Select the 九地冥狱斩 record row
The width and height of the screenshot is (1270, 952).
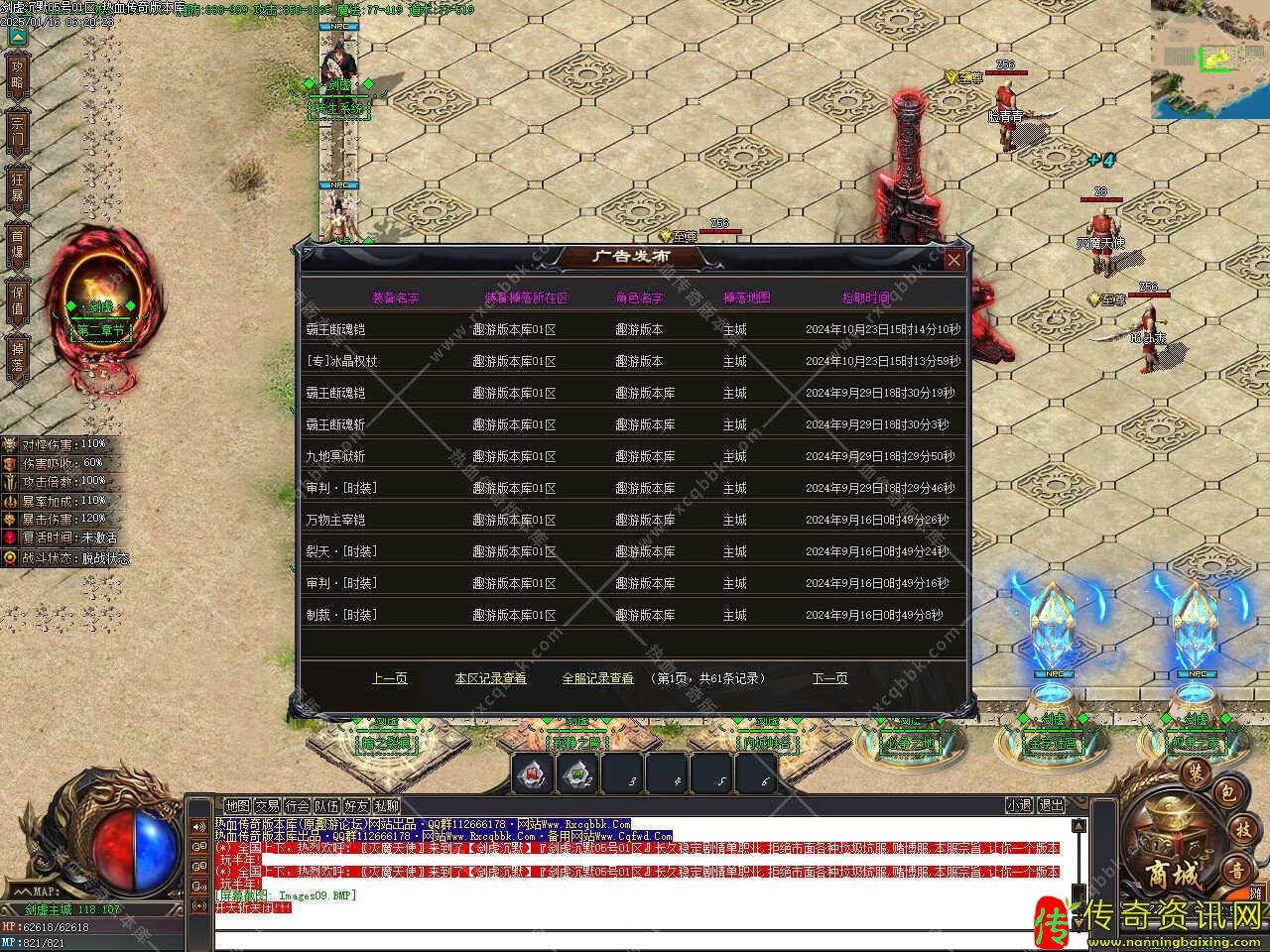(633, 456)
